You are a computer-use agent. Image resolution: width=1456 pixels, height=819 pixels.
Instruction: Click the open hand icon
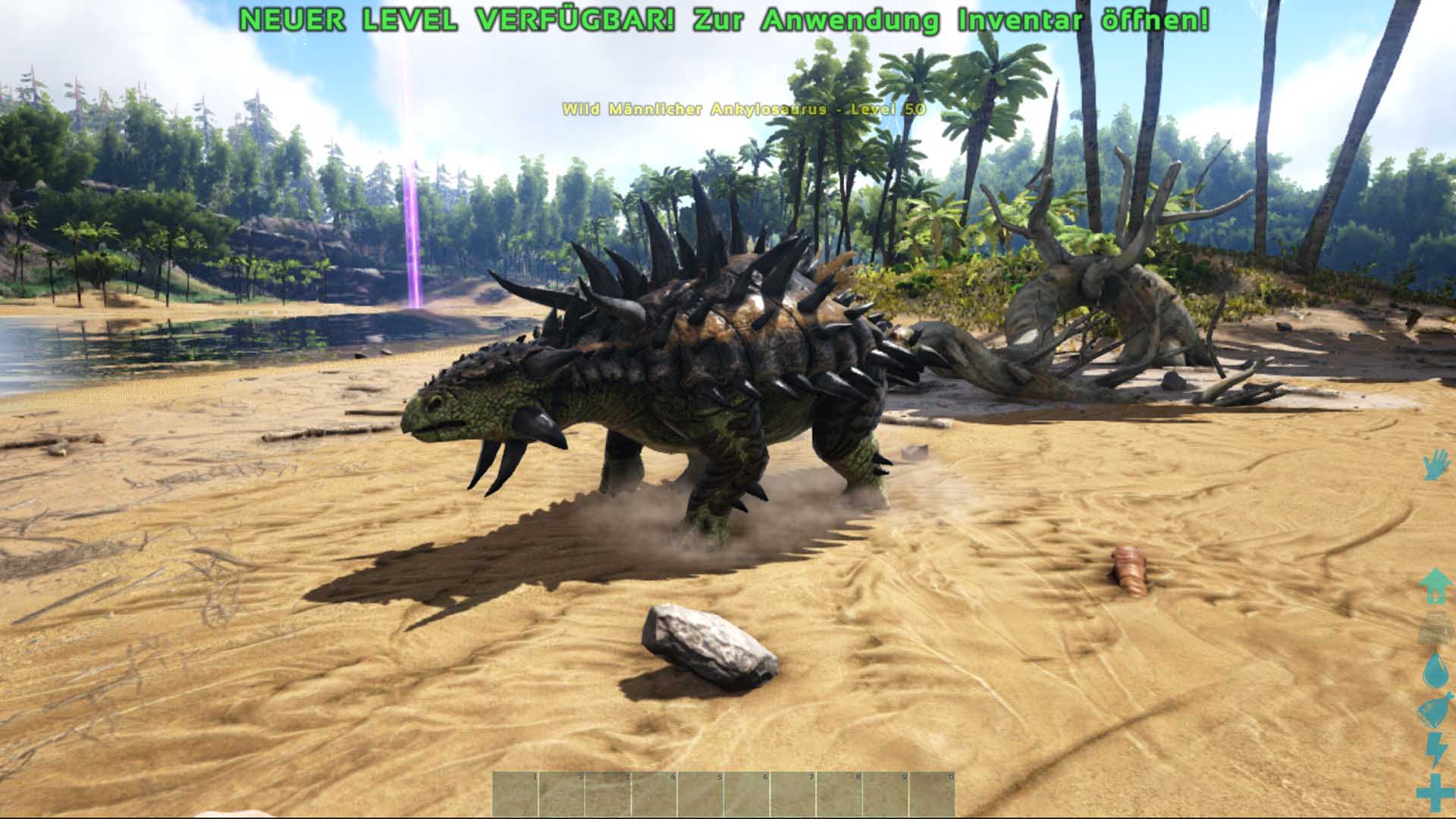click(x=1435, y=464)
